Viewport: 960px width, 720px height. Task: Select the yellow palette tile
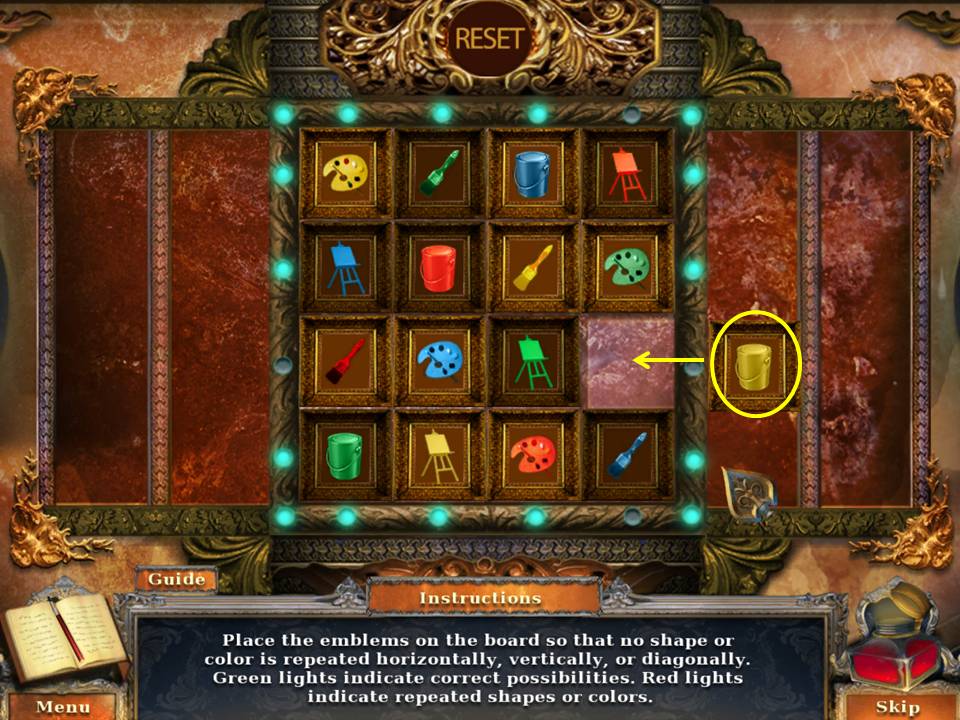click(x=346, y=173)
